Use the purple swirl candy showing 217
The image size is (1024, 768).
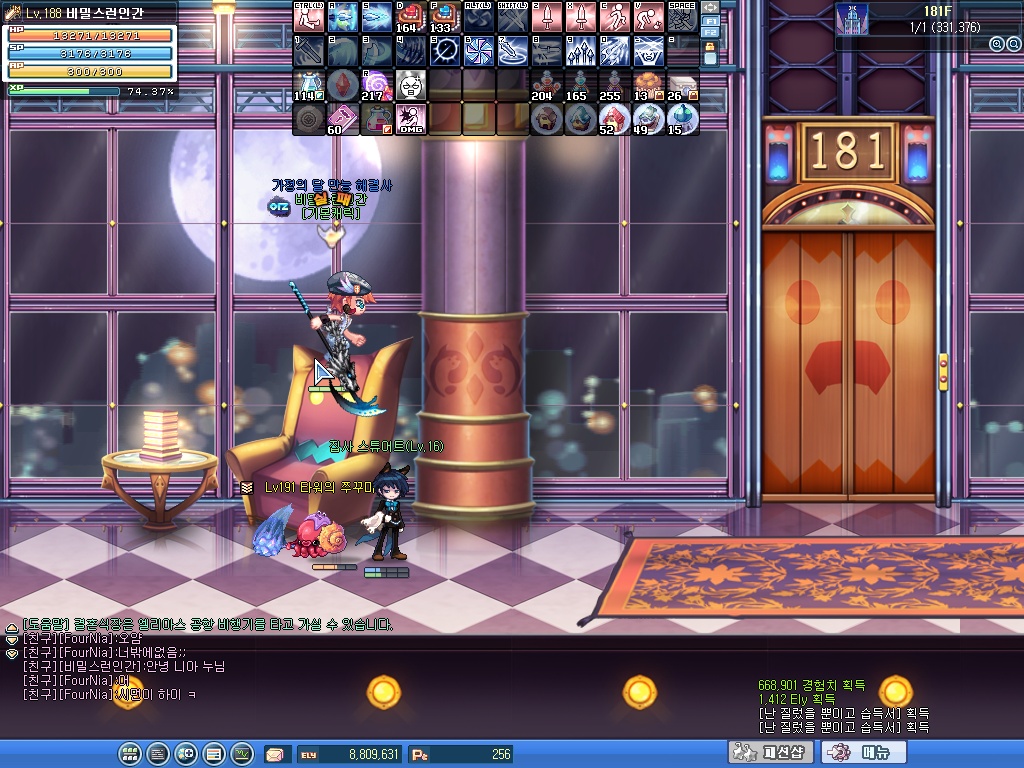tap(376, 85)
